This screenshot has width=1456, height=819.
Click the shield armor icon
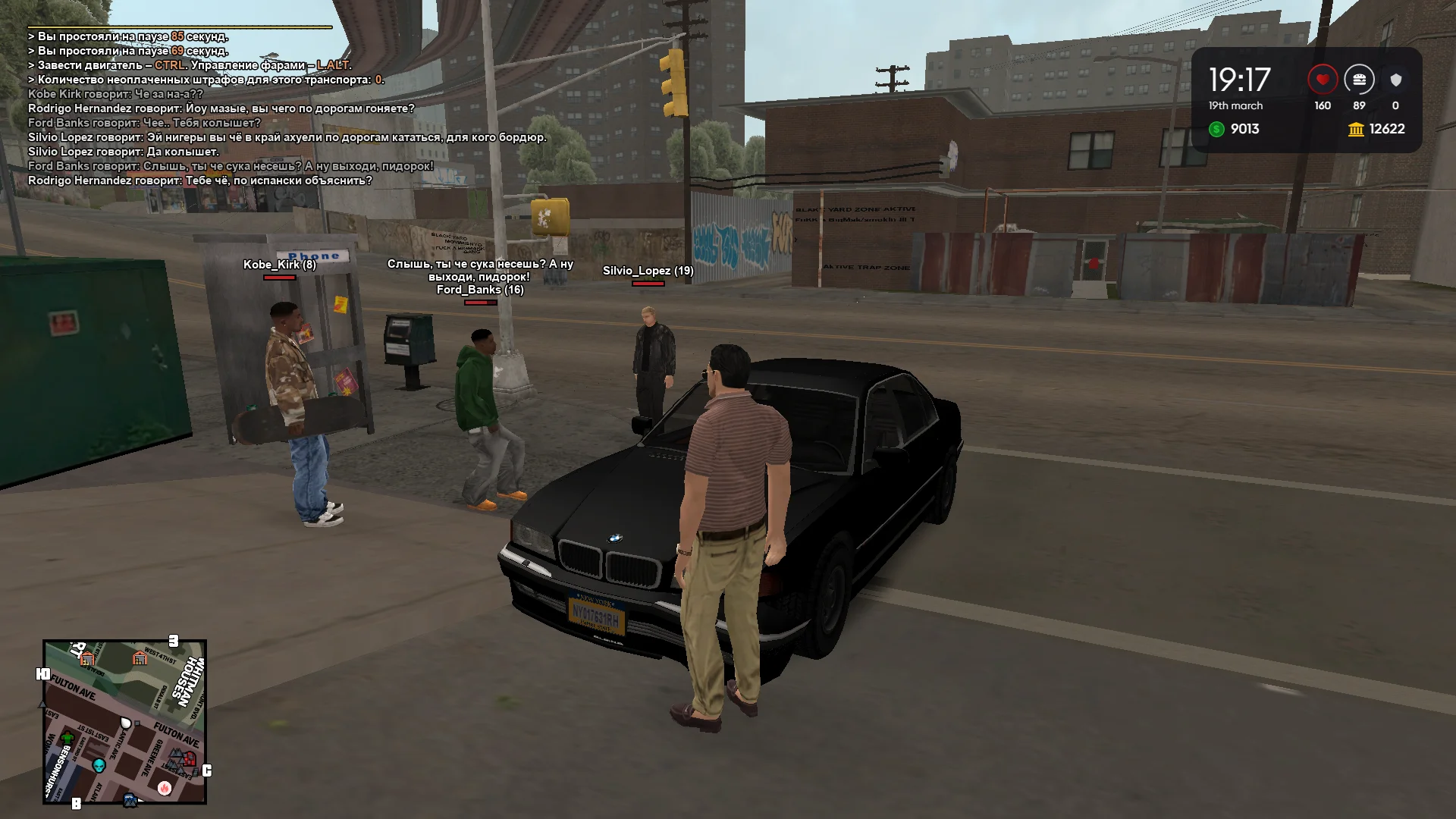coord(1395,80)
